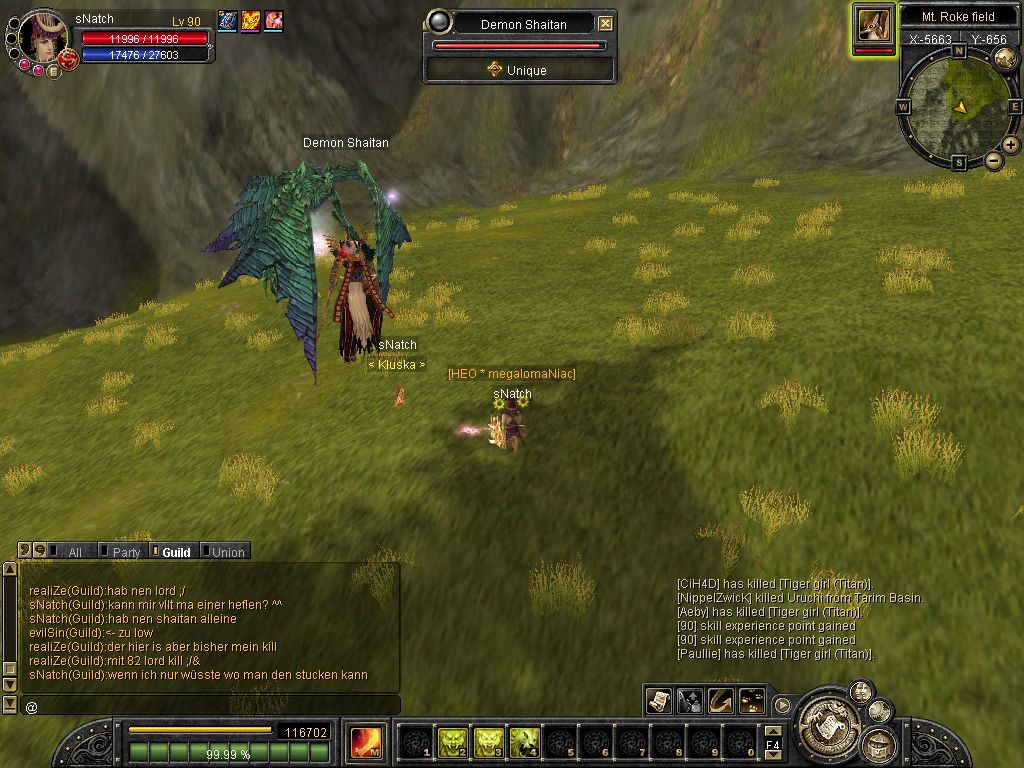1024x768 pixels.
Task: Zoom in the minimap with plus button
Action: pyautogui.click(x=1011, y=145)
